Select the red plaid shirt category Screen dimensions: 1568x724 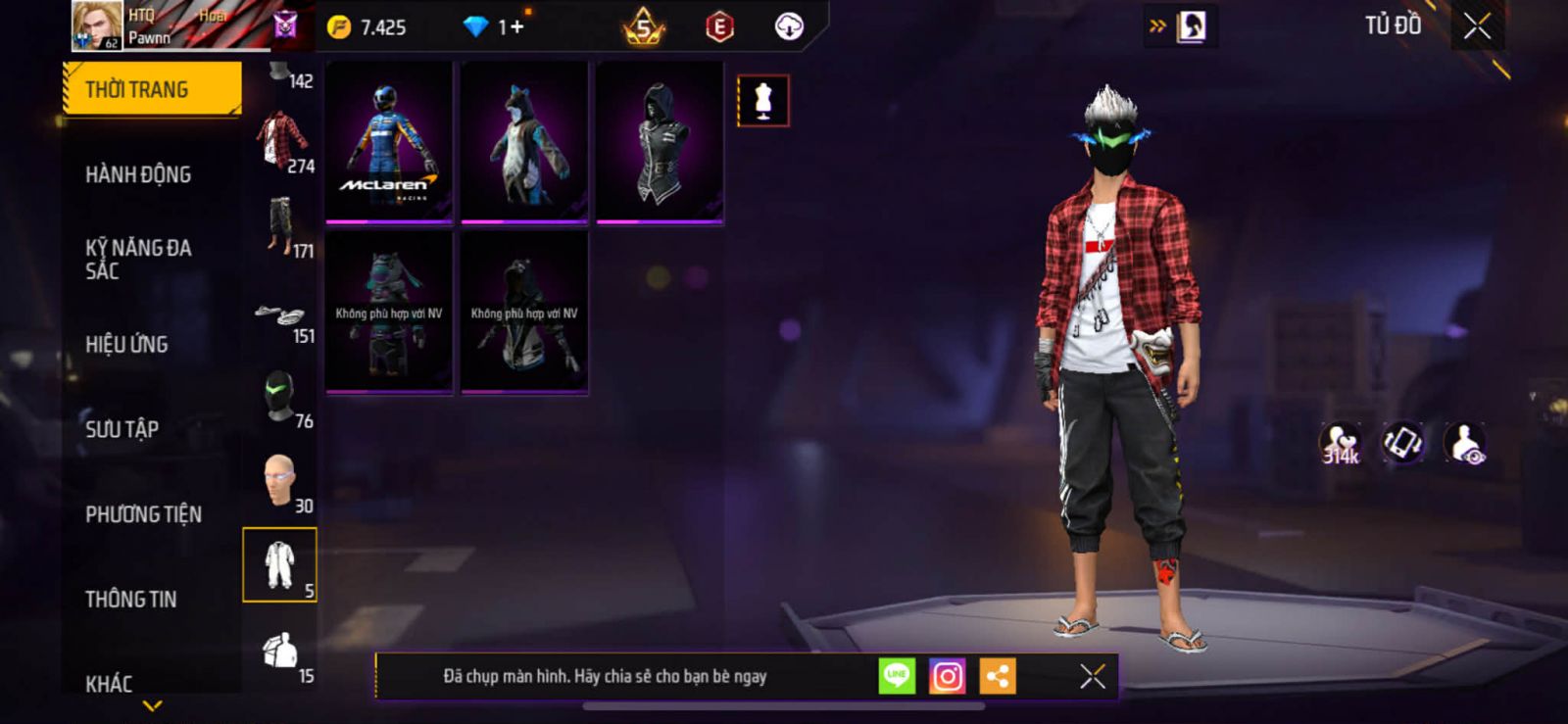coord(281,142)
